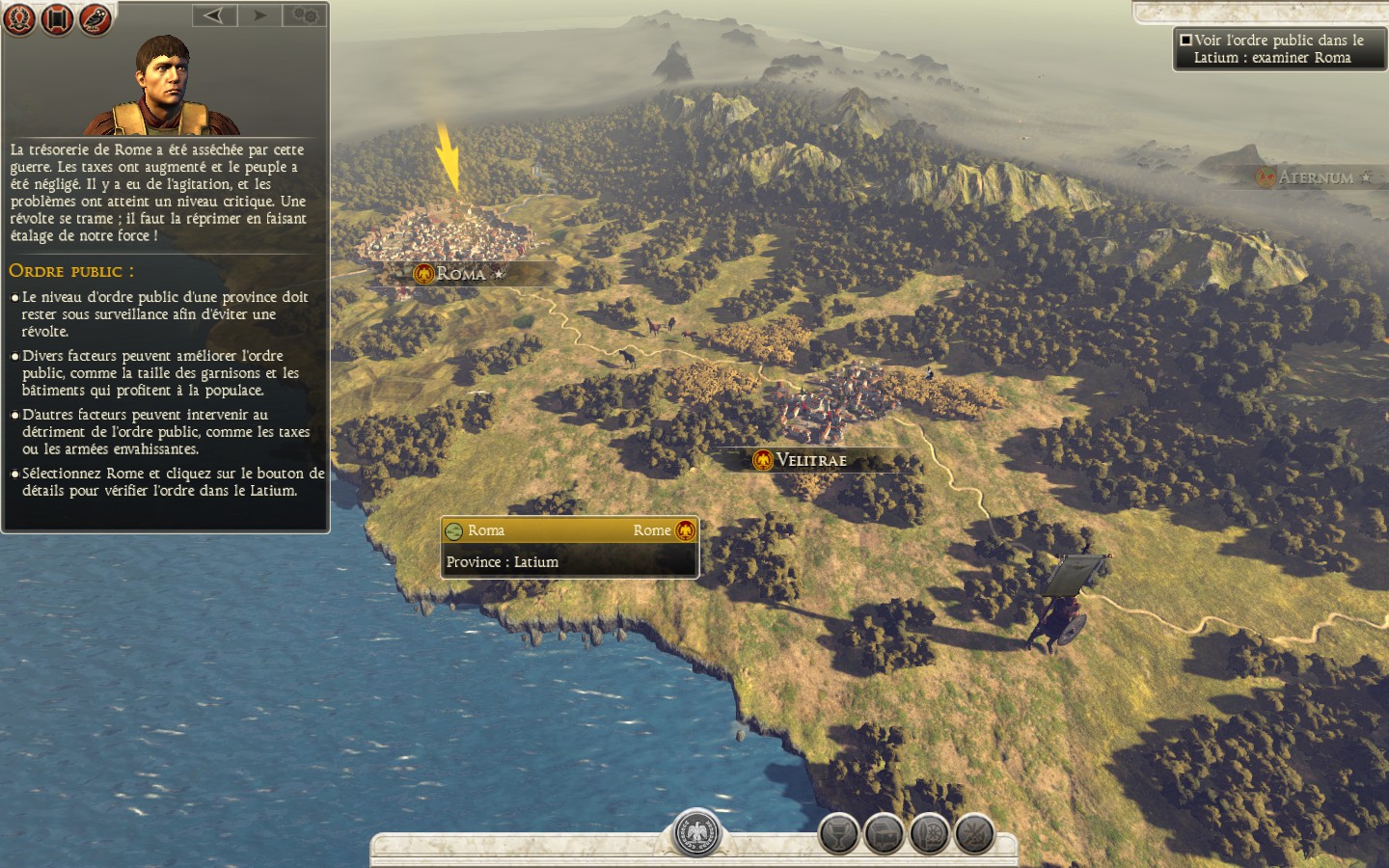Click the laurel wreath icon

pyautogui.click(x=19, y=19)
